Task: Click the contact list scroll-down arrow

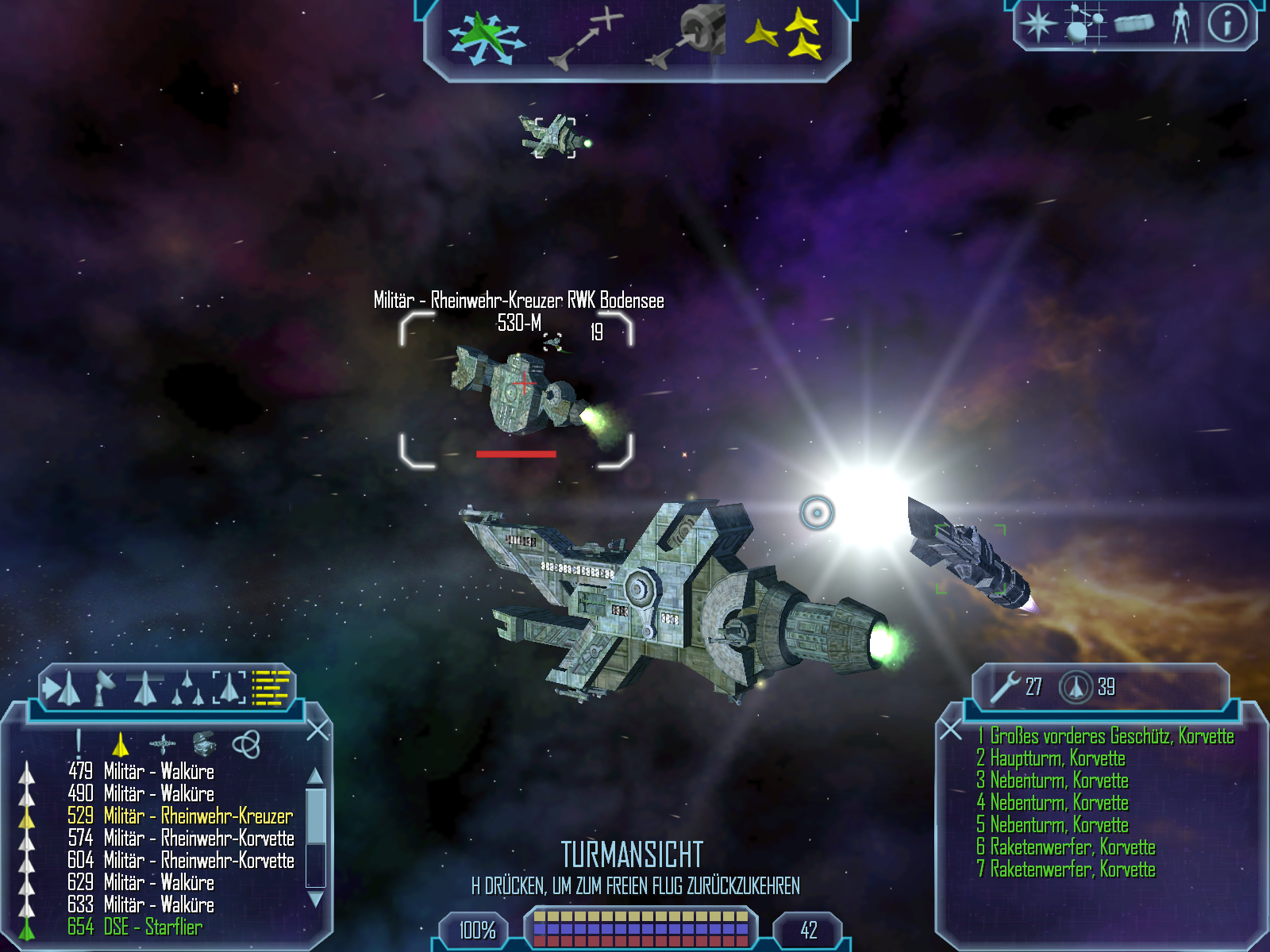Action: [315, 900]
